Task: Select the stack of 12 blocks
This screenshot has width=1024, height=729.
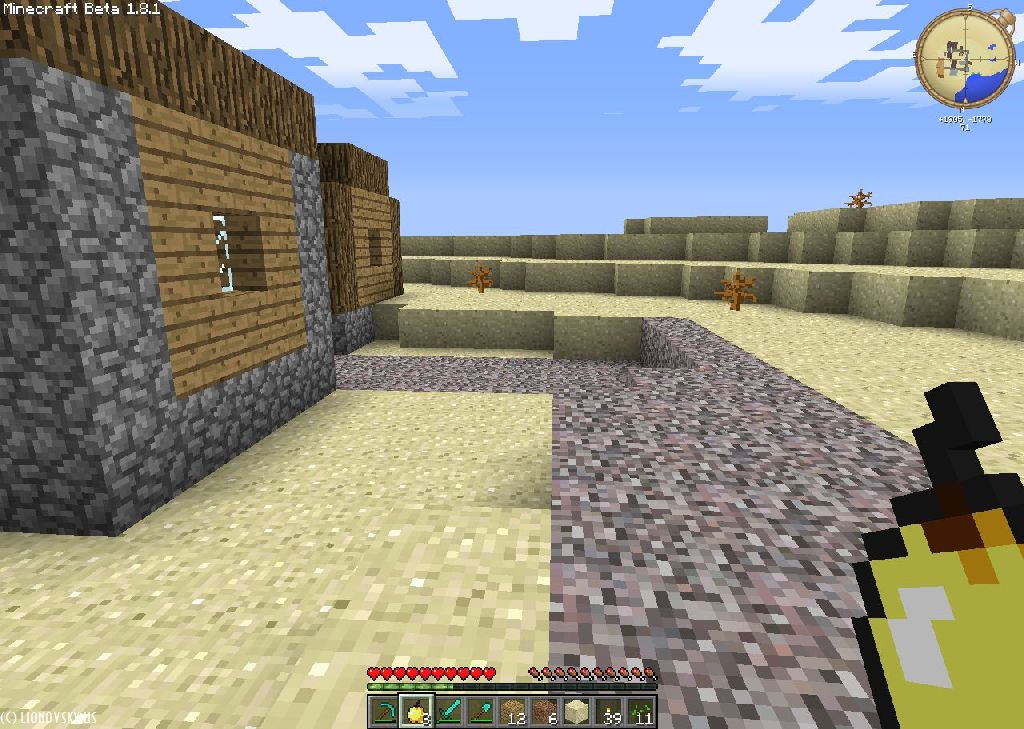Action: pyautogui.click(x=512, y=712)
